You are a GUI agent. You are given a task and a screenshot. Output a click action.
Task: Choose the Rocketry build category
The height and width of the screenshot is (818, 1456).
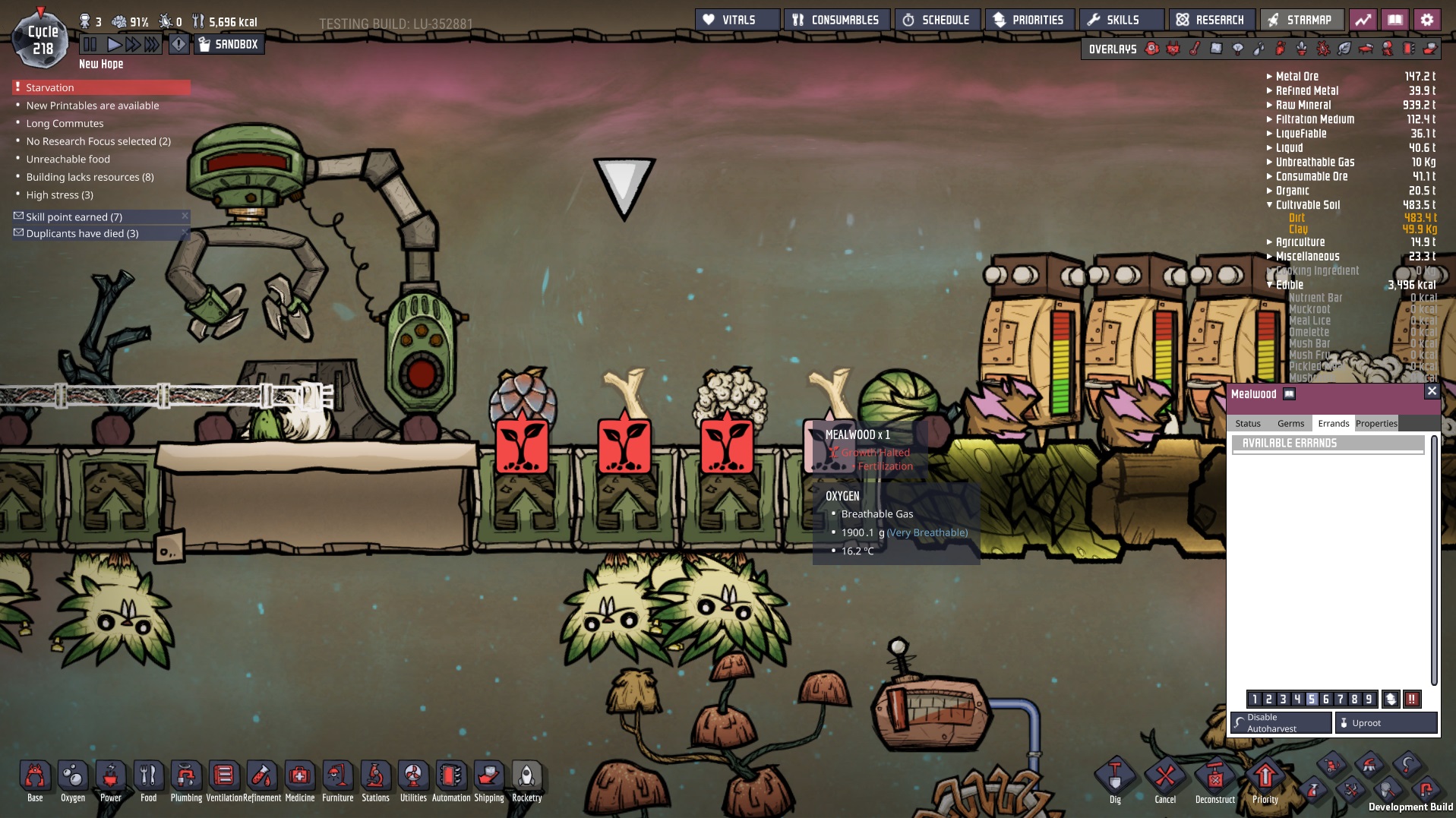coord(526,782)
